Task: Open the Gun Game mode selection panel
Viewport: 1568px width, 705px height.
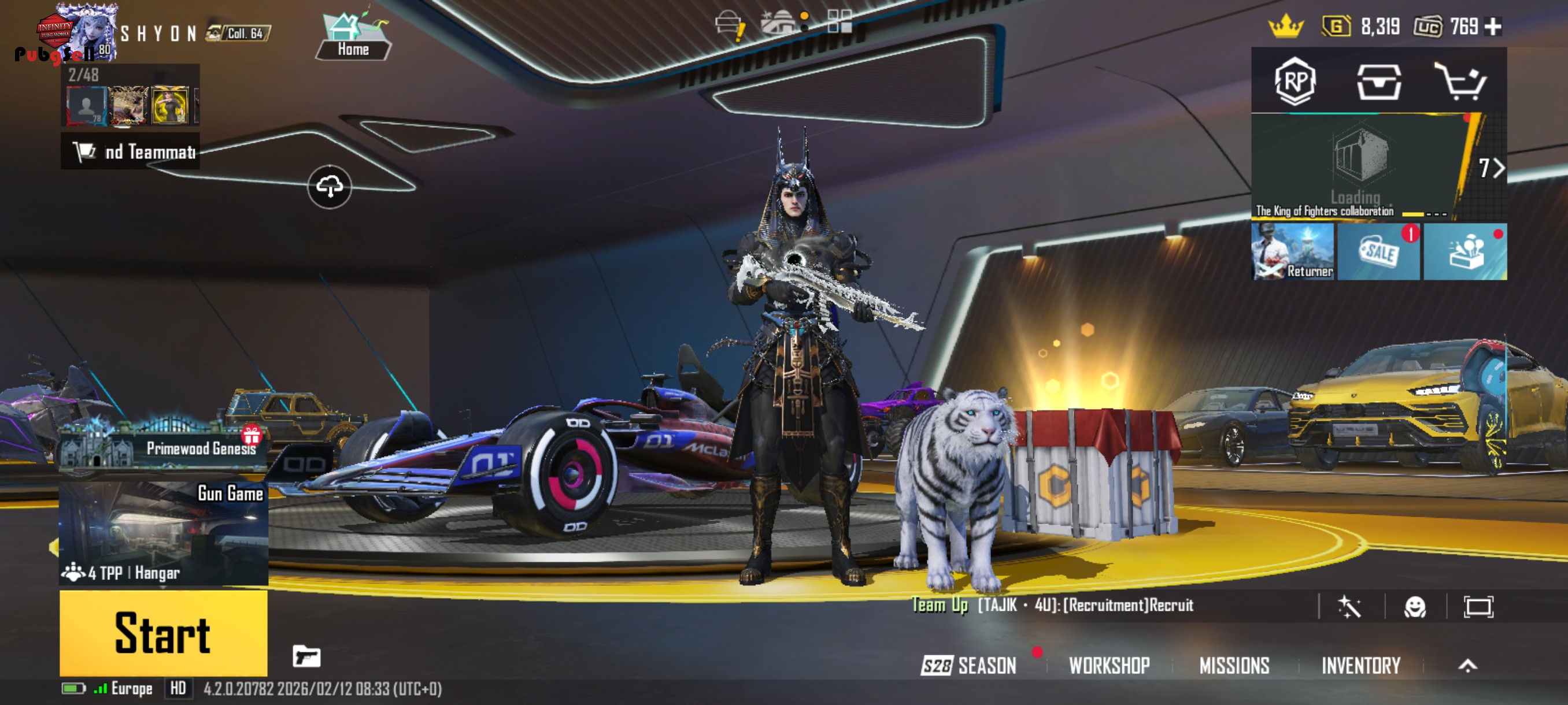Action: (163, 533)
